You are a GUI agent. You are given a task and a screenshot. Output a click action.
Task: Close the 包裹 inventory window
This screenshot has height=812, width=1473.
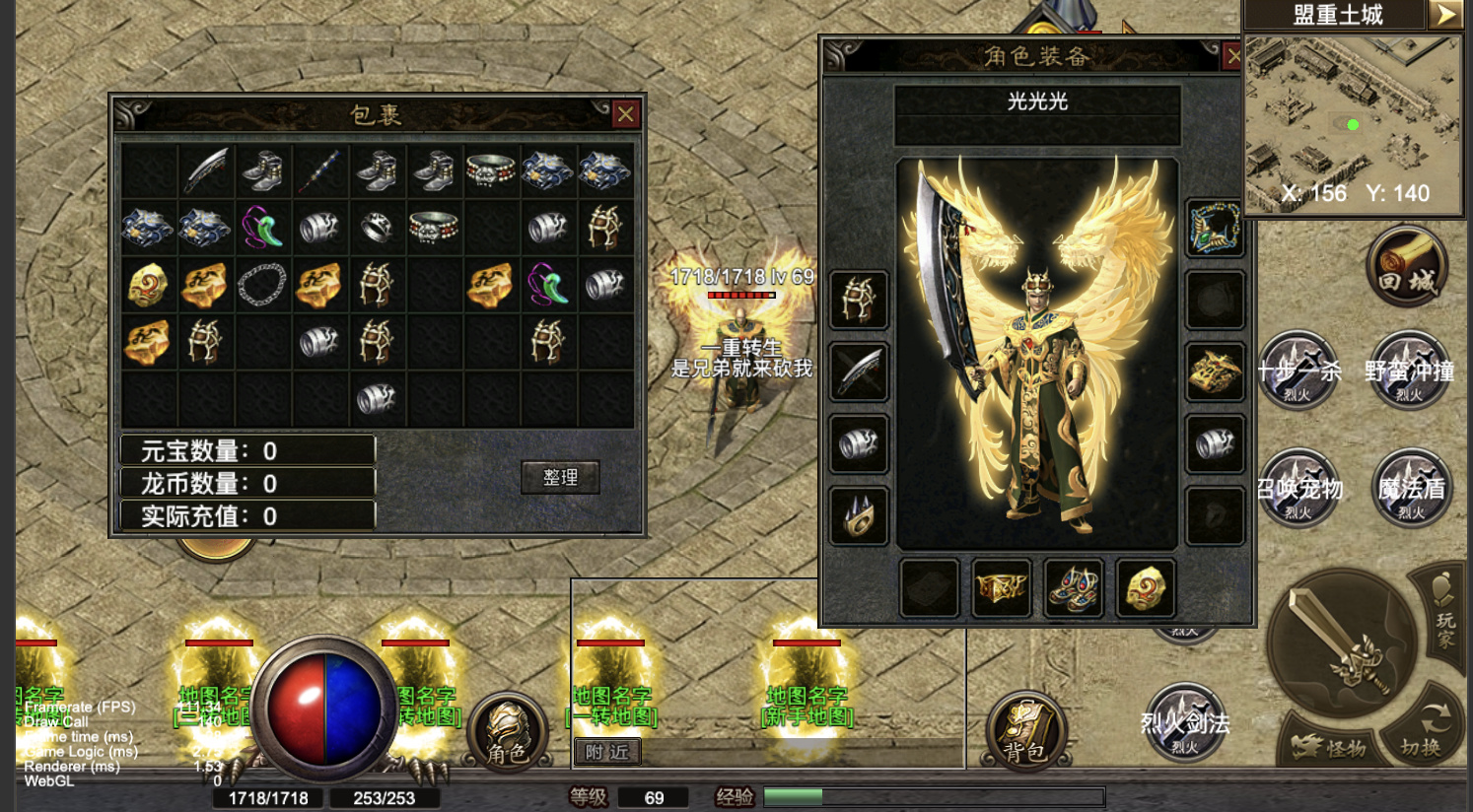point(625,114)
